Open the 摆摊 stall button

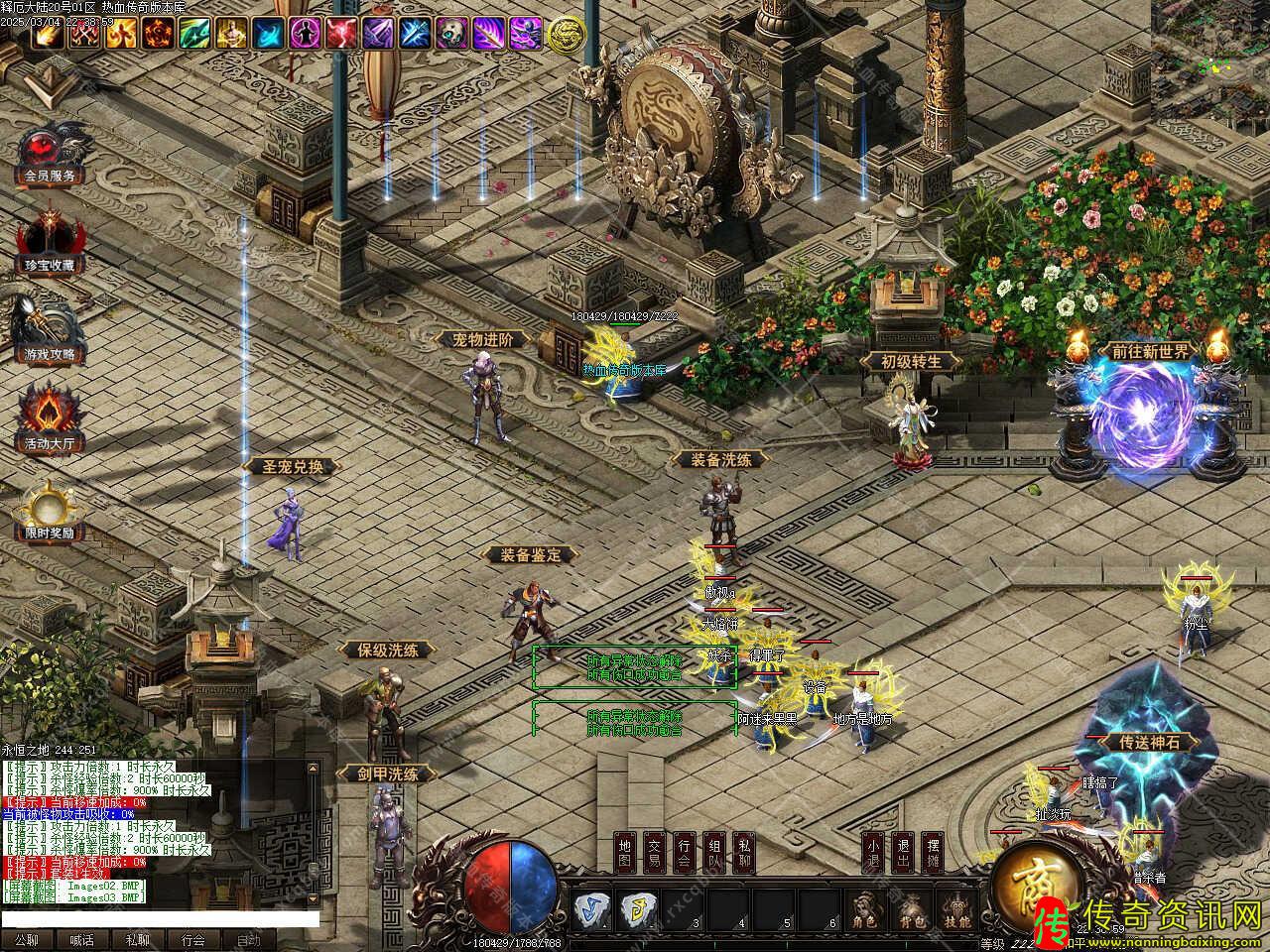932,852
